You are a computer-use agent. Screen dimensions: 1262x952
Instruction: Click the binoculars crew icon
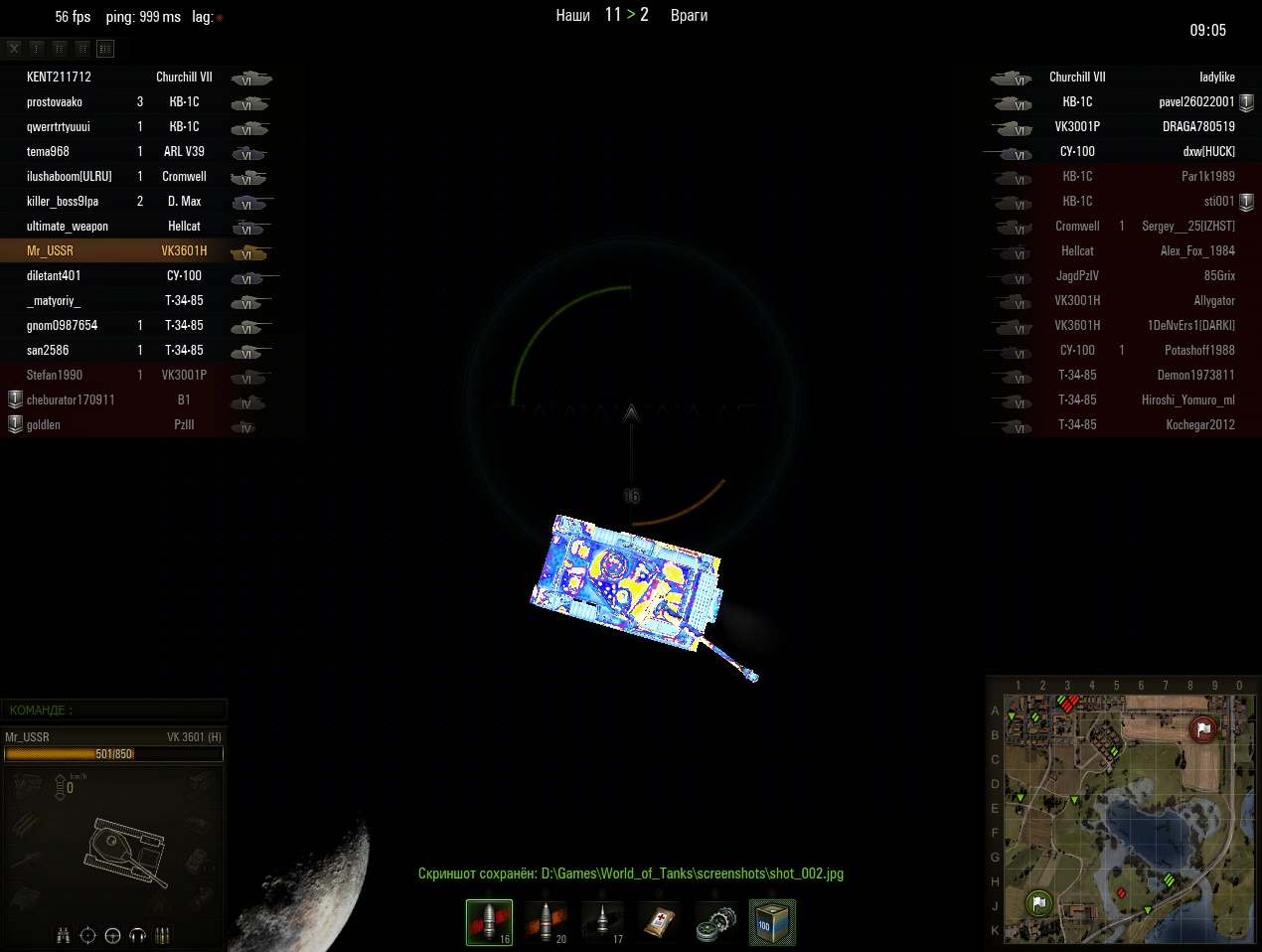64,935
